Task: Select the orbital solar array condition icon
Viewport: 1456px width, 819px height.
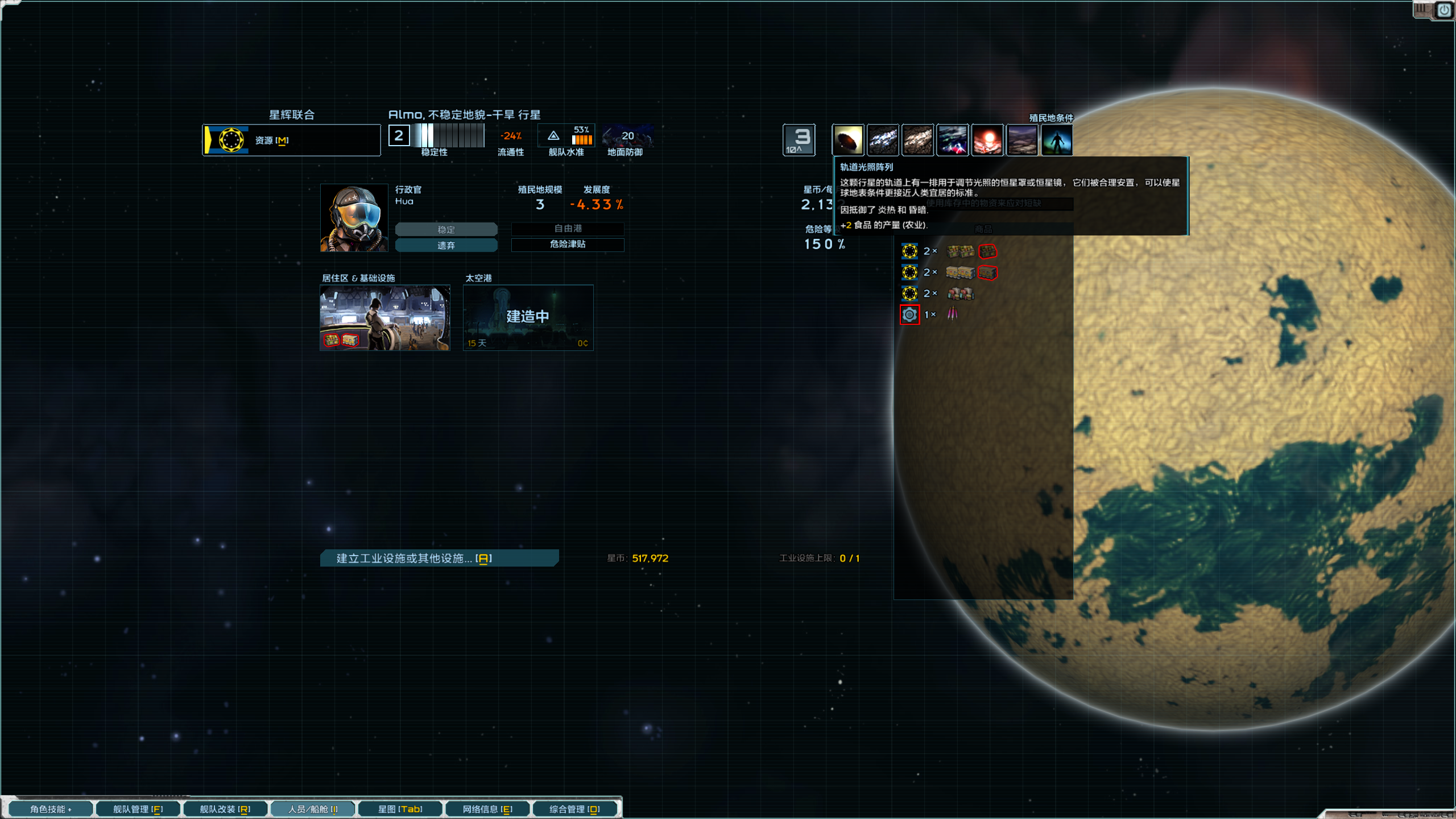Action: point(848,140)
